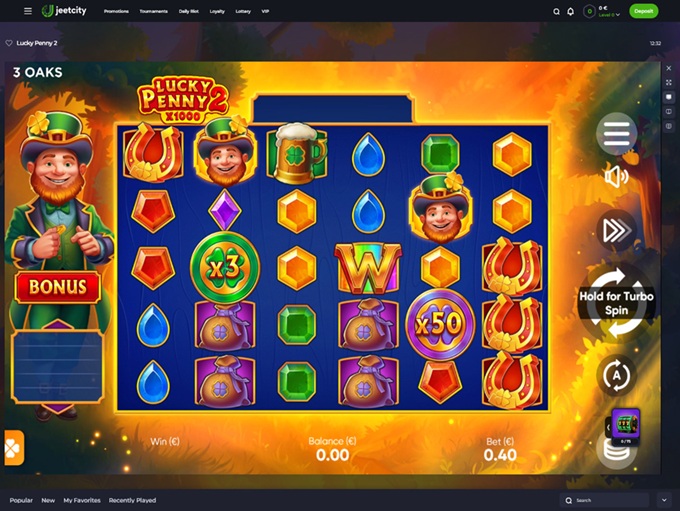Show the My Favorites games tab
Image resolution: width=680 pixels, height=511 pixels.
[x=81, y=500]
